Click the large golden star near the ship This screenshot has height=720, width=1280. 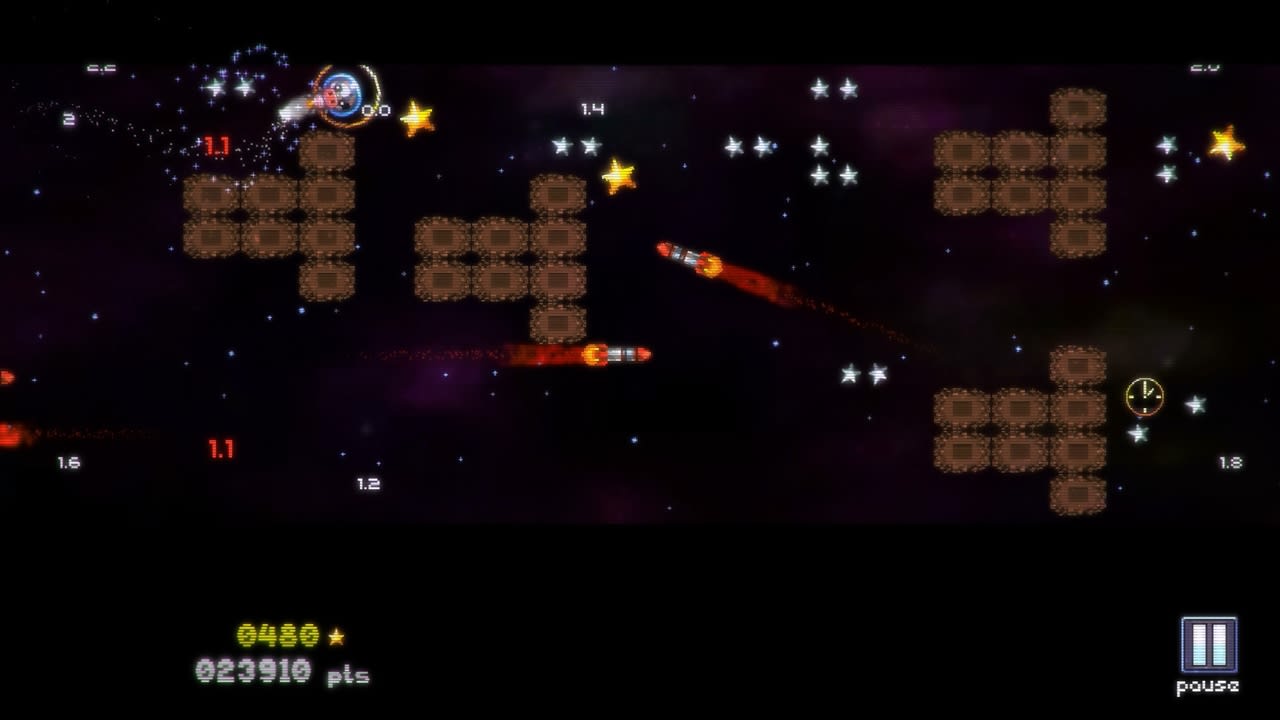[x=416, y=118]
